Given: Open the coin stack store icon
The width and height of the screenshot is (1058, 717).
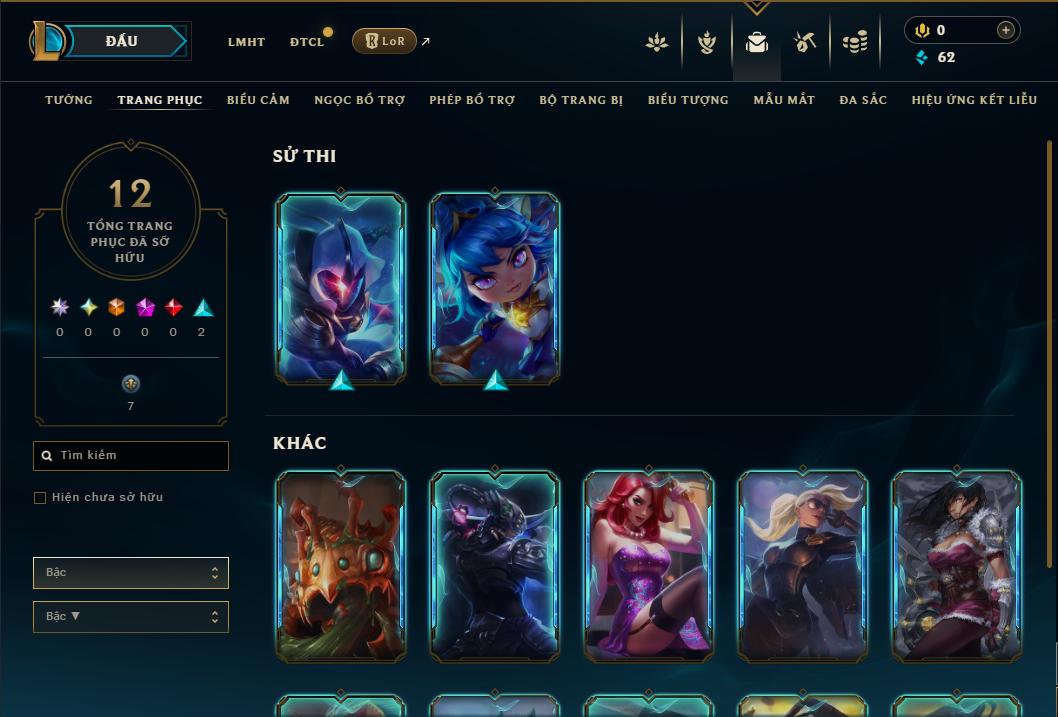Looking at the screenshot, I should pyautogui.click(x=854, y=42).
